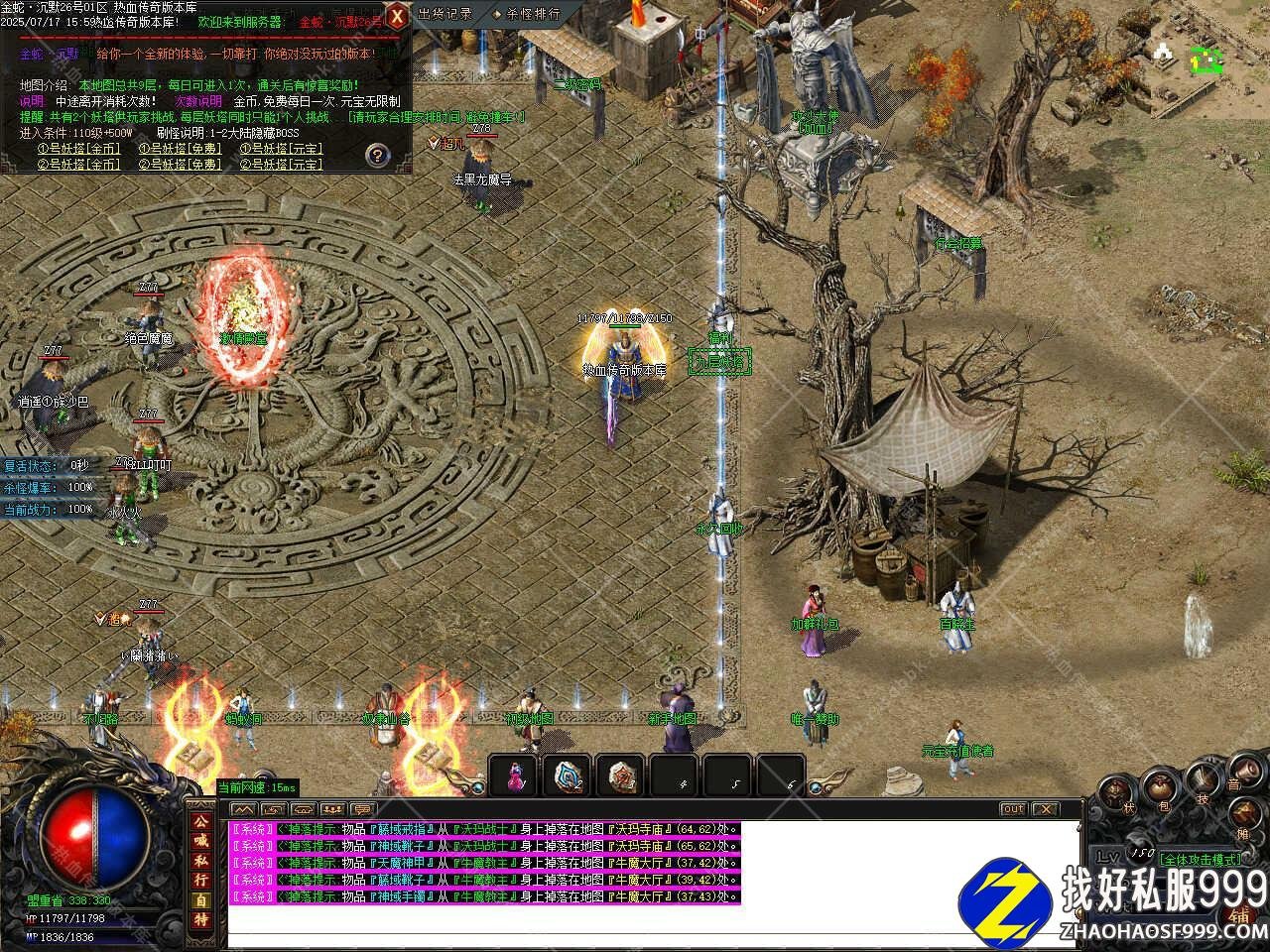Click the 'out' logout button

[1012, 809]
